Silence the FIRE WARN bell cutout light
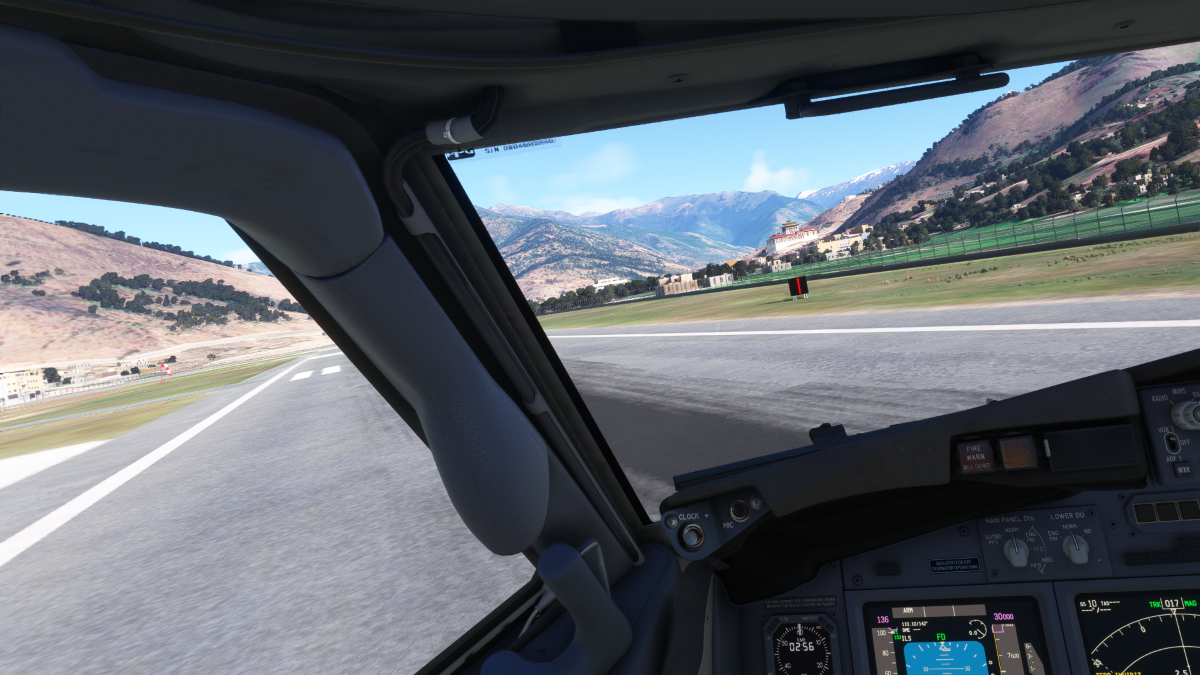 974,456
